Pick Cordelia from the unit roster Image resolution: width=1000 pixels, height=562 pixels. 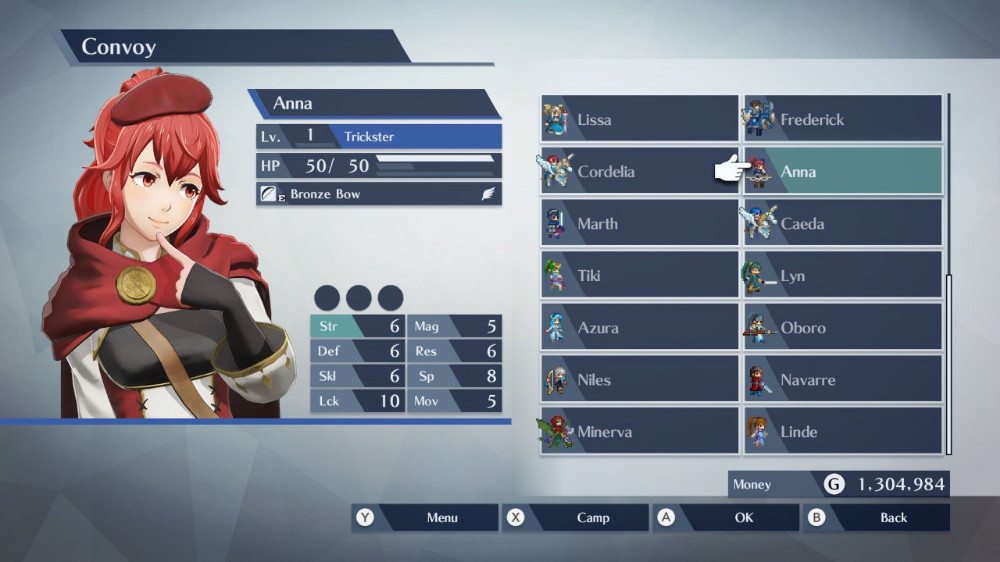click(x=640, y=171)
